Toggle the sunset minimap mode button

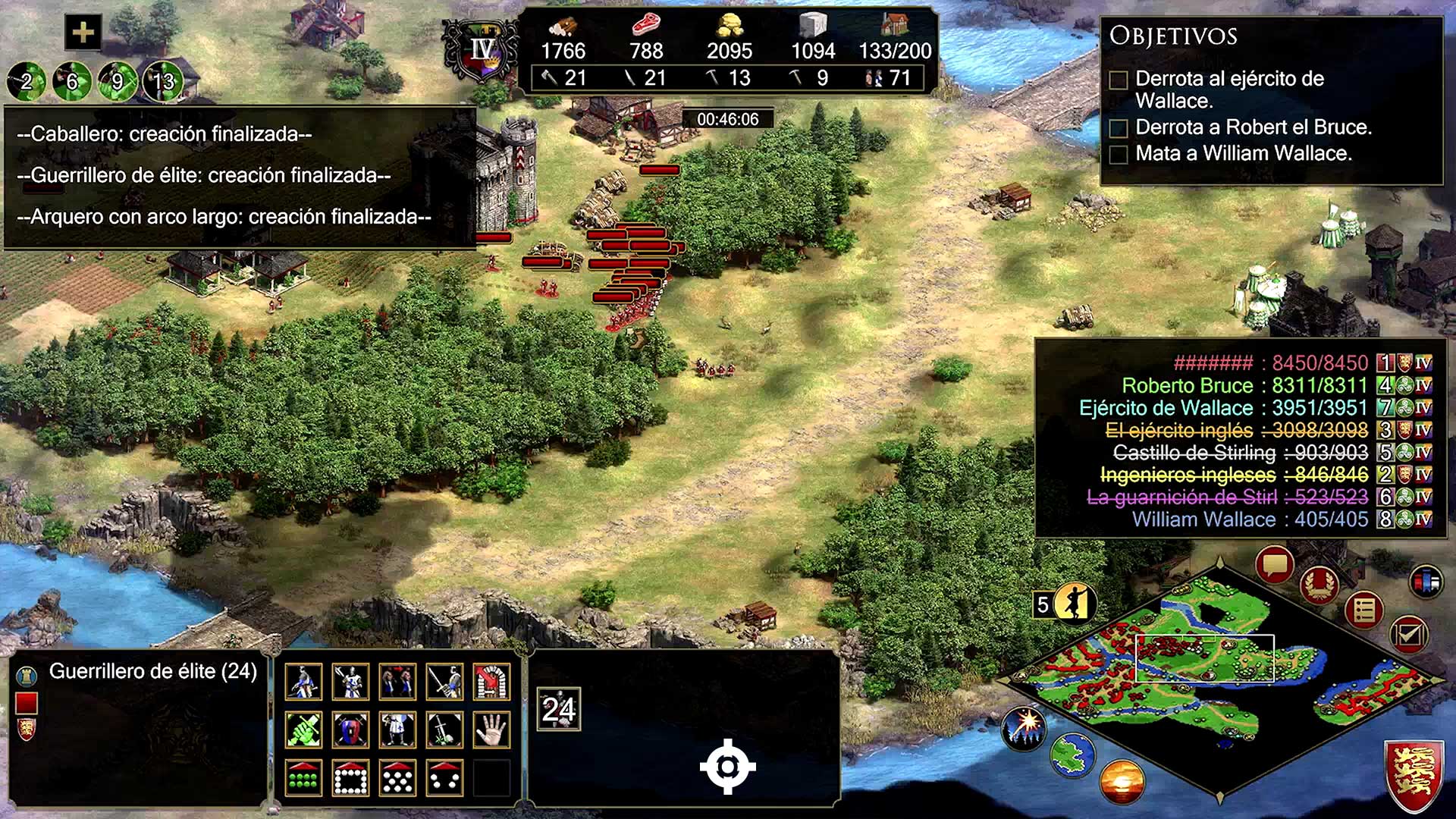click(x=1122, y=782)
